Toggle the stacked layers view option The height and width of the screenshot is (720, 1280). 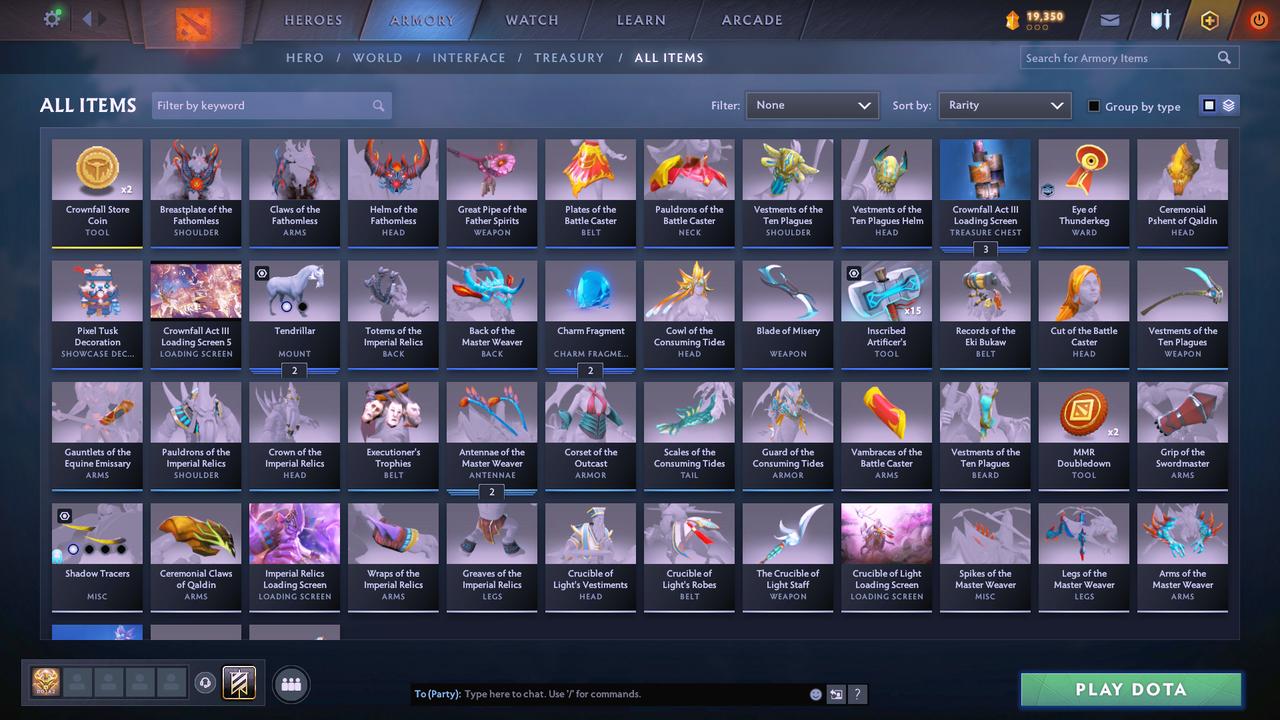point(1229,105)
